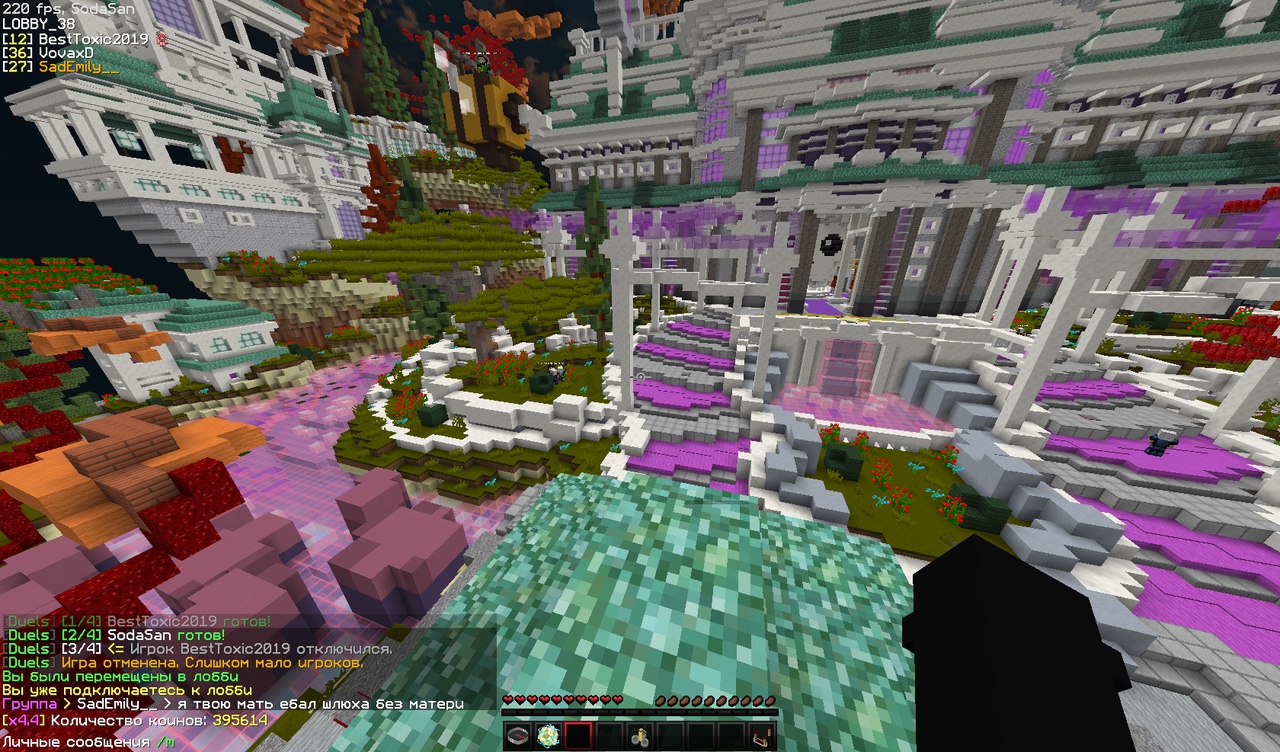Select SadEmily__ in the party list
Image resolution: width=1280 pixels, height=752 pixels.
[78, 67]
